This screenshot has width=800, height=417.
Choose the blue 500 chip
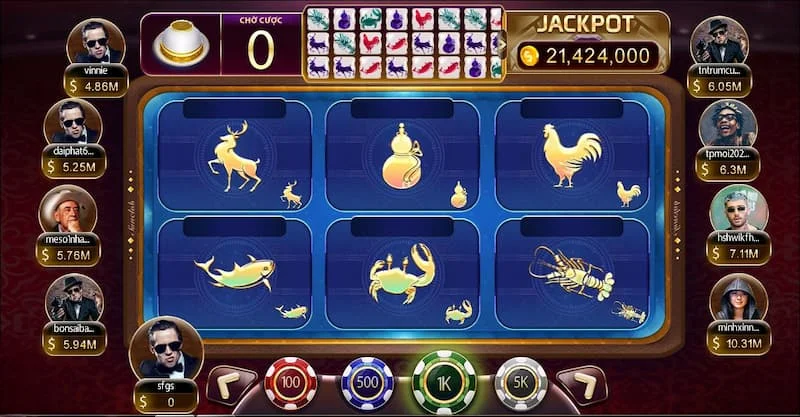(367, 383)
